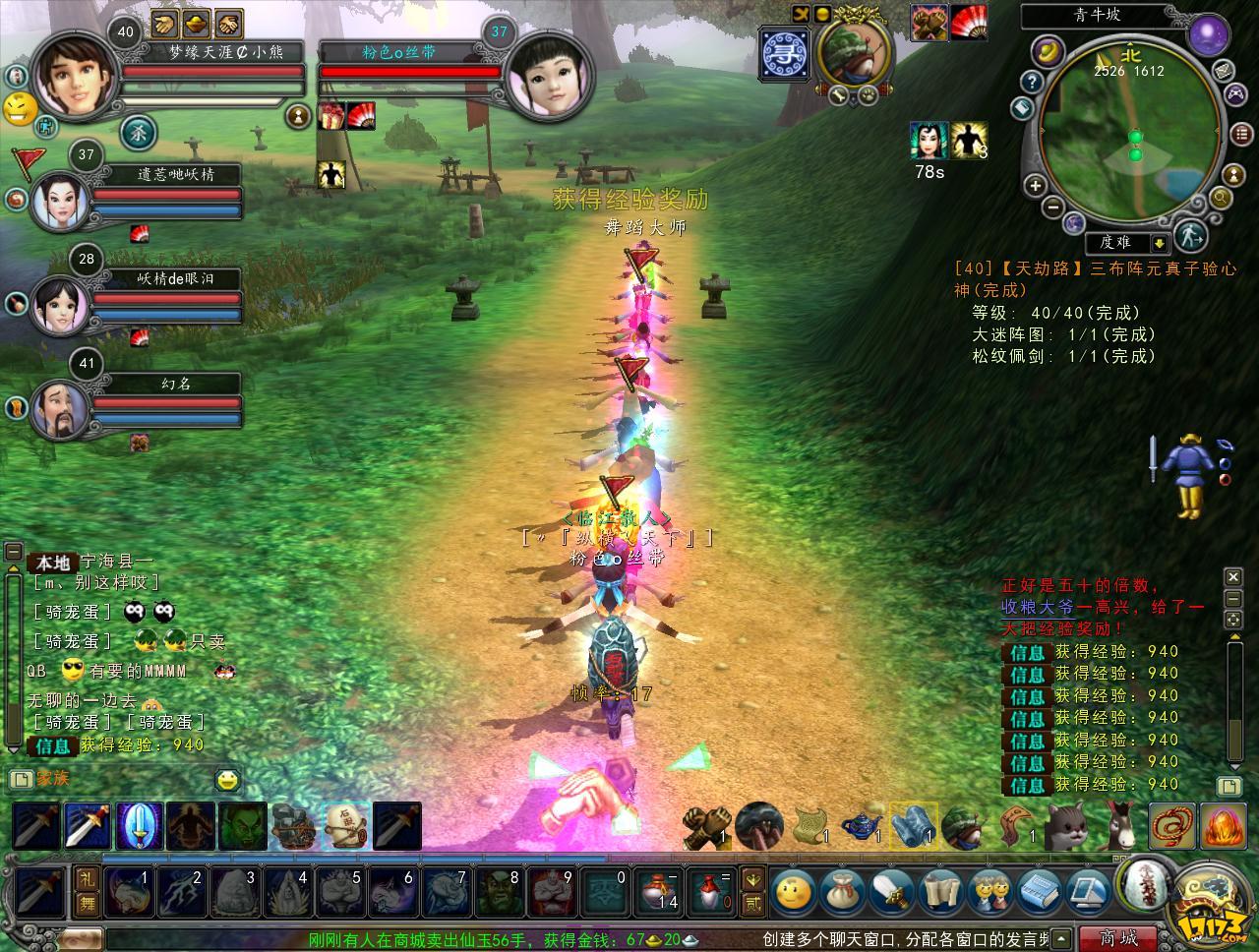Open the computer system settings icon

tap(1087, 892)
